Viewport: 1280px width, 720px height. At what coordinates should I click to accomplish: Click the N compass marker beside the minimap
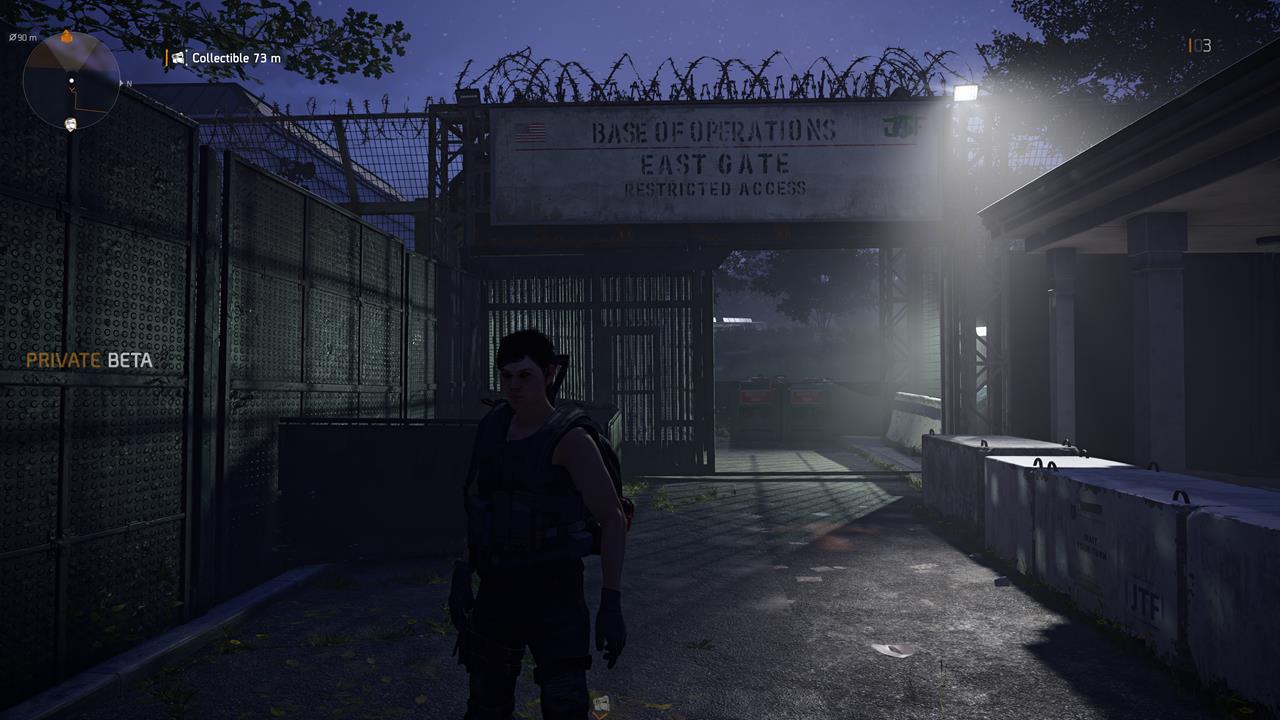[128, 83]
